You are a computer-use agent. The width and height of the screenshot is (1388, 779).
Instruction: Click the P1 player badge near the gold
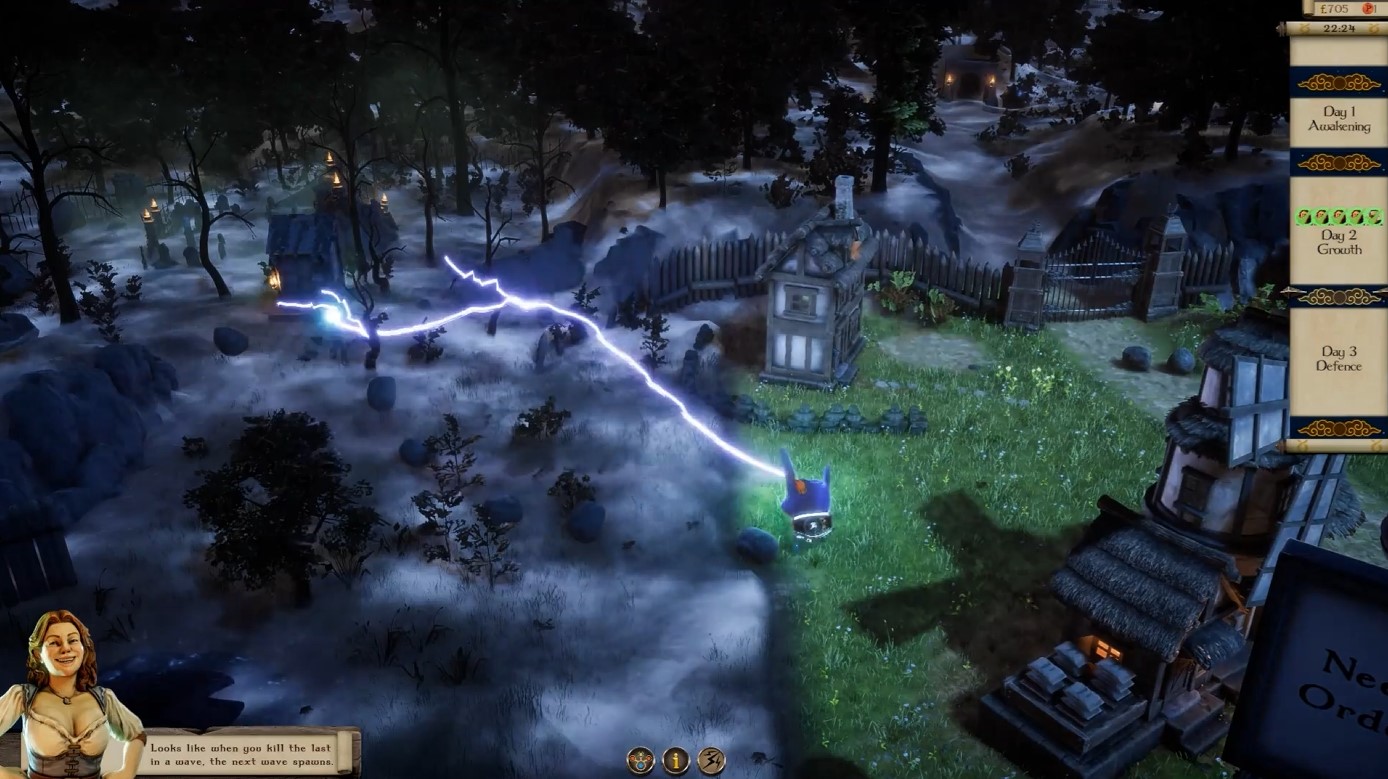pyautogui.click(x=1368, y=8)
